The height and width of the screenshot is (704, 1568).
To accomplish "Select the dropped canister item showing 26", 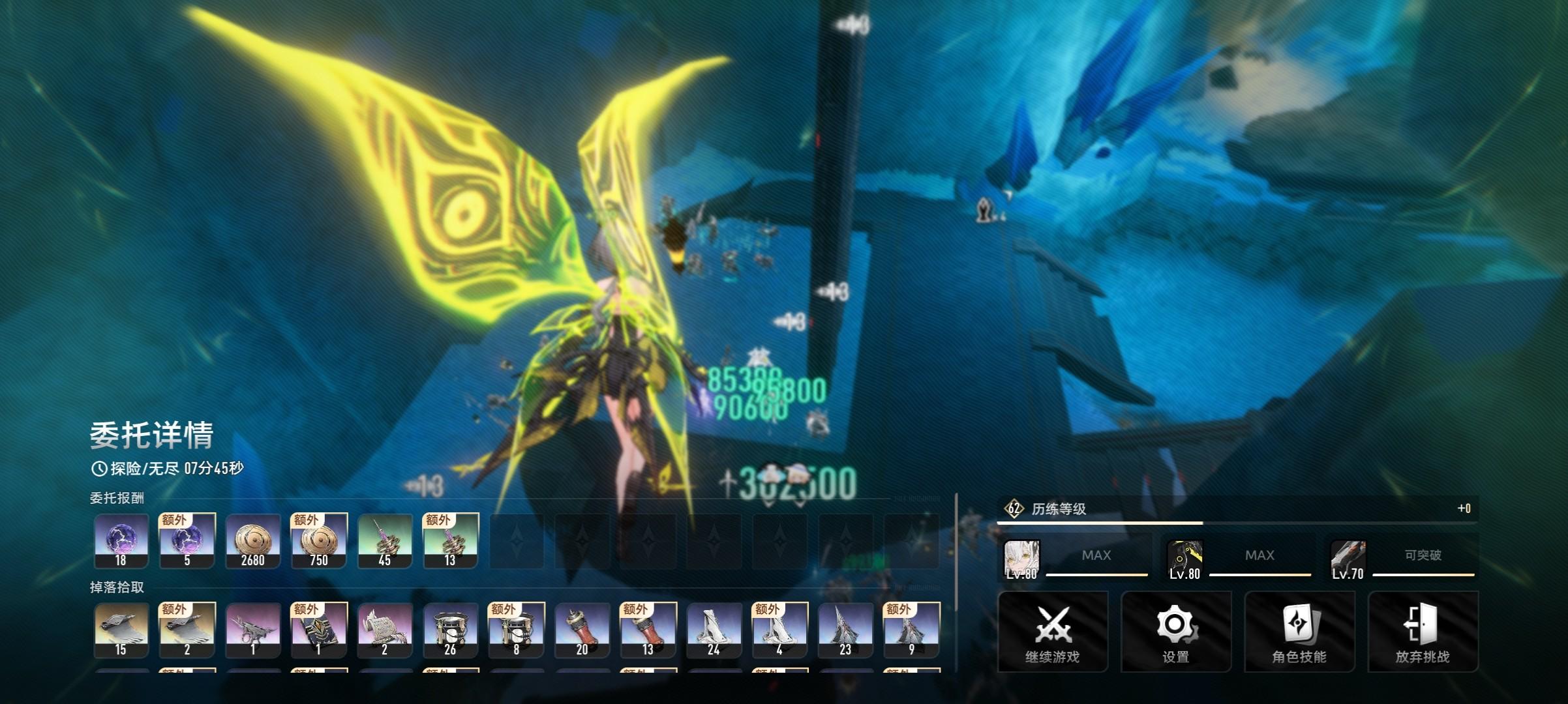I will tap(450, 630).
